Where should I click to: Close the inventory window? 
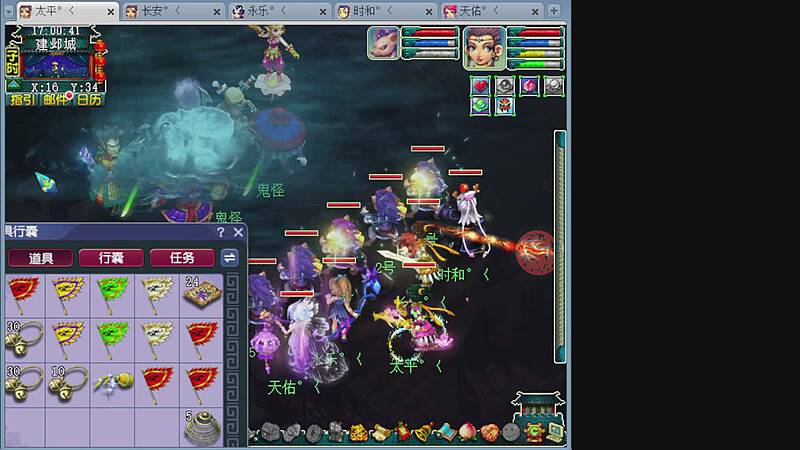(x=238, y=232)
